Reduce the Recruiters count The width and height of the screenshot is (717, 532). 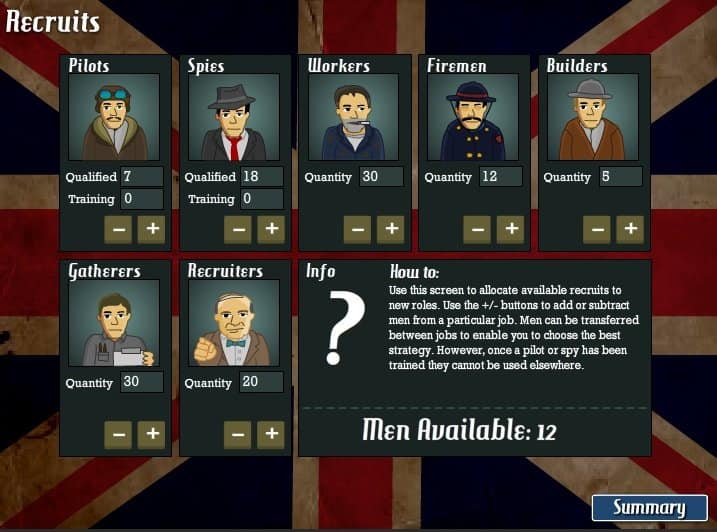pyautogui.click(x=237, y=434)
